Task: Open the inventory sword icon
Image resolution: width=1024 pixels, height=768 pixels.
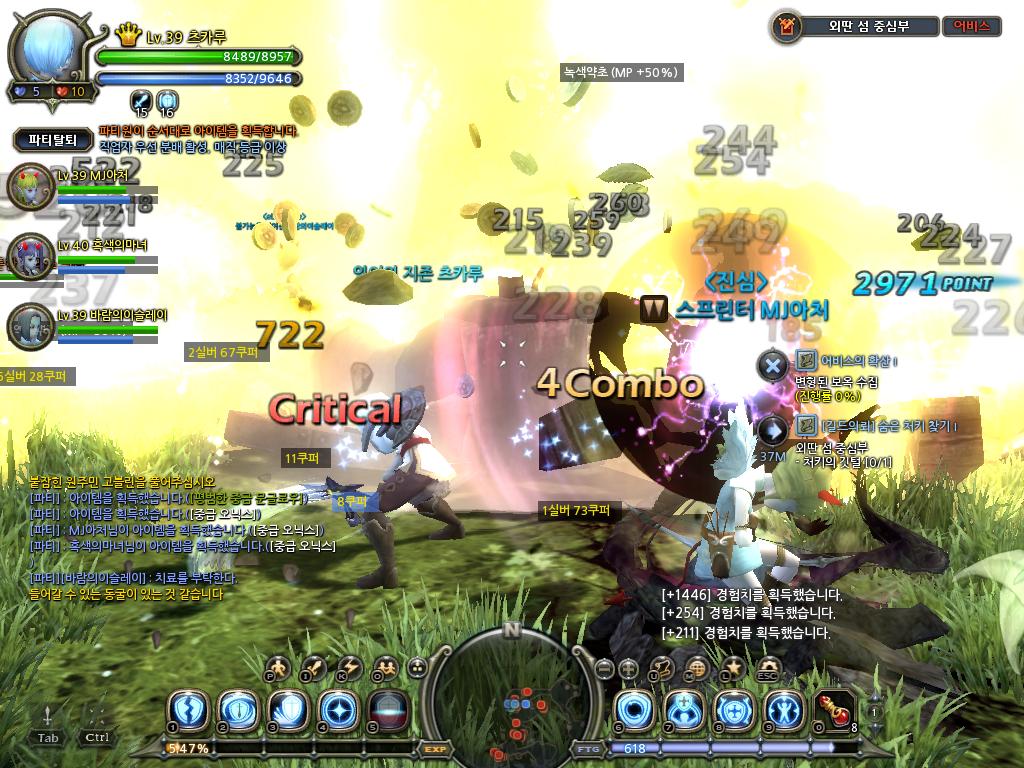Action: coord(313,667)
